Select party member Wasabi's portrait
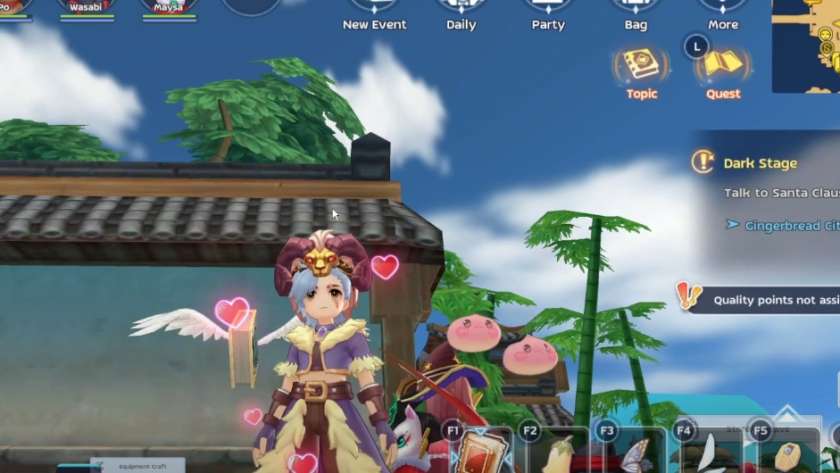 point(87,7)
